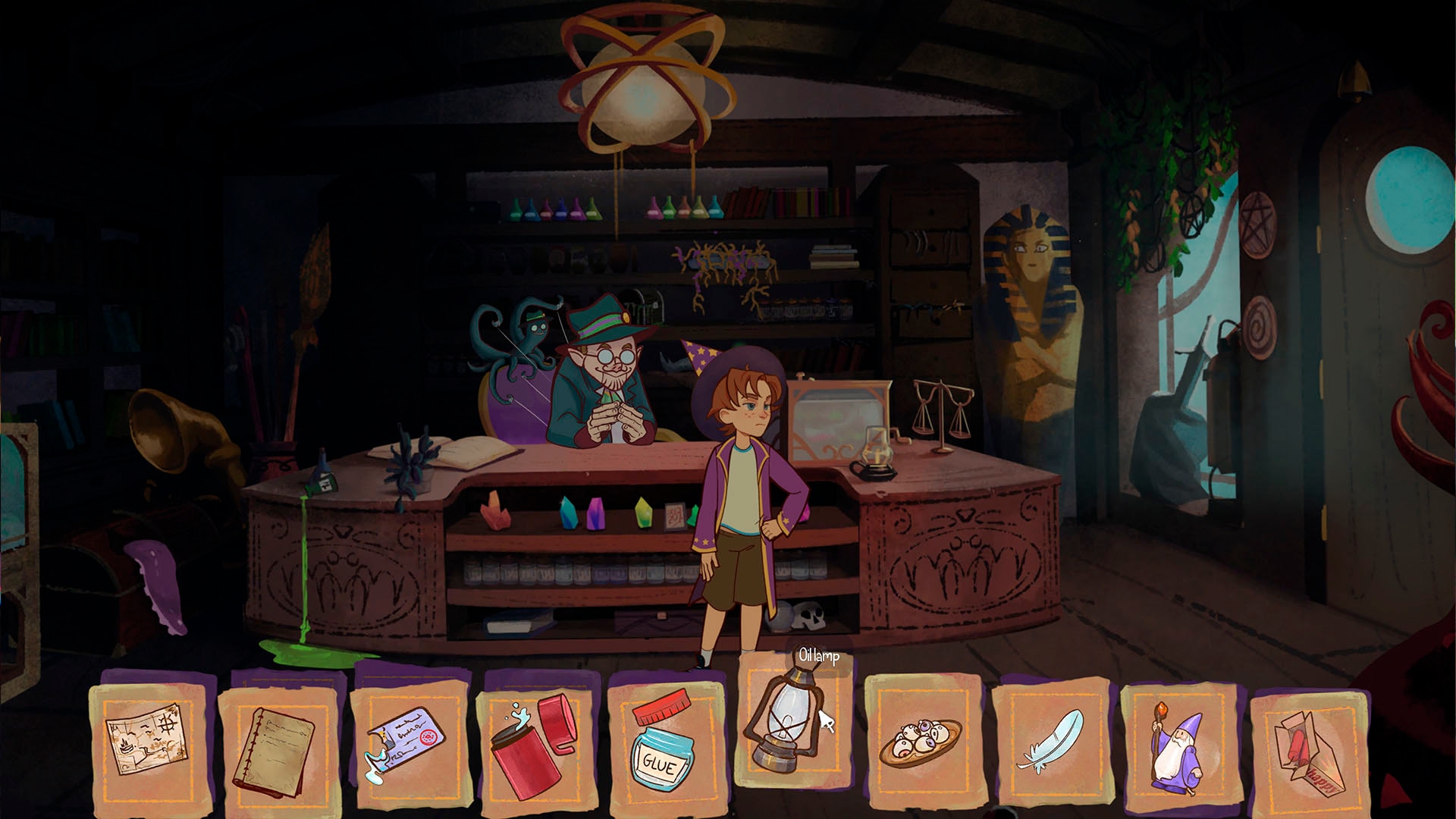
Task: Select the feather in the inventory
Action: click(1050, 739)
